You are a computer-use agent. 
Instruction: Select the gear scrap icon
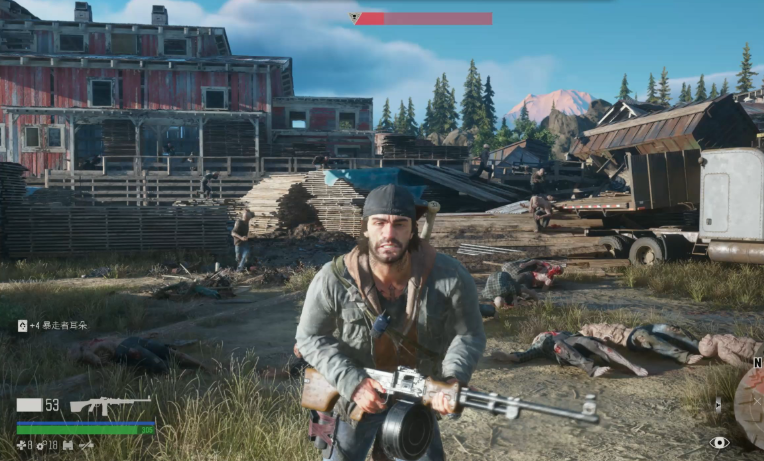(41, 445)
